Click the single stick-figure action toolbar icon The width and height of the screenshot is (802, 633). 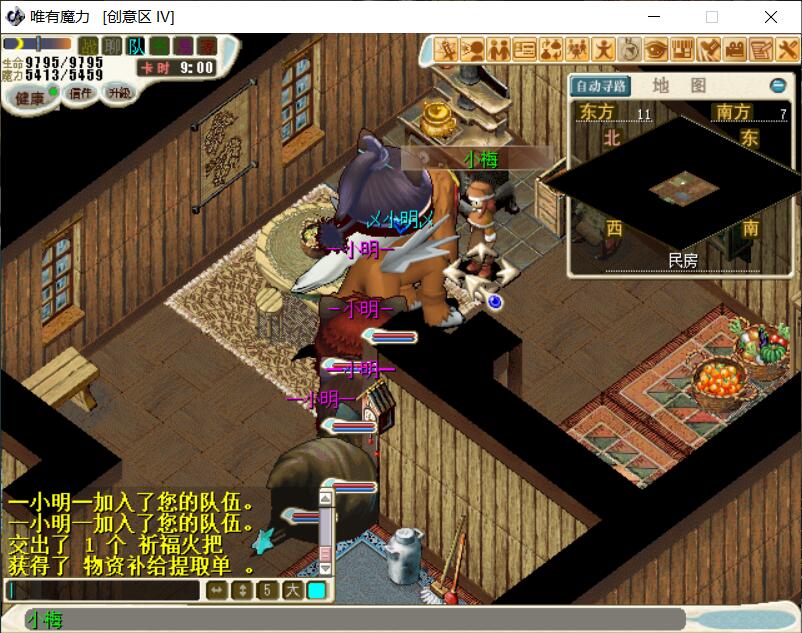(x=604, y=49)
